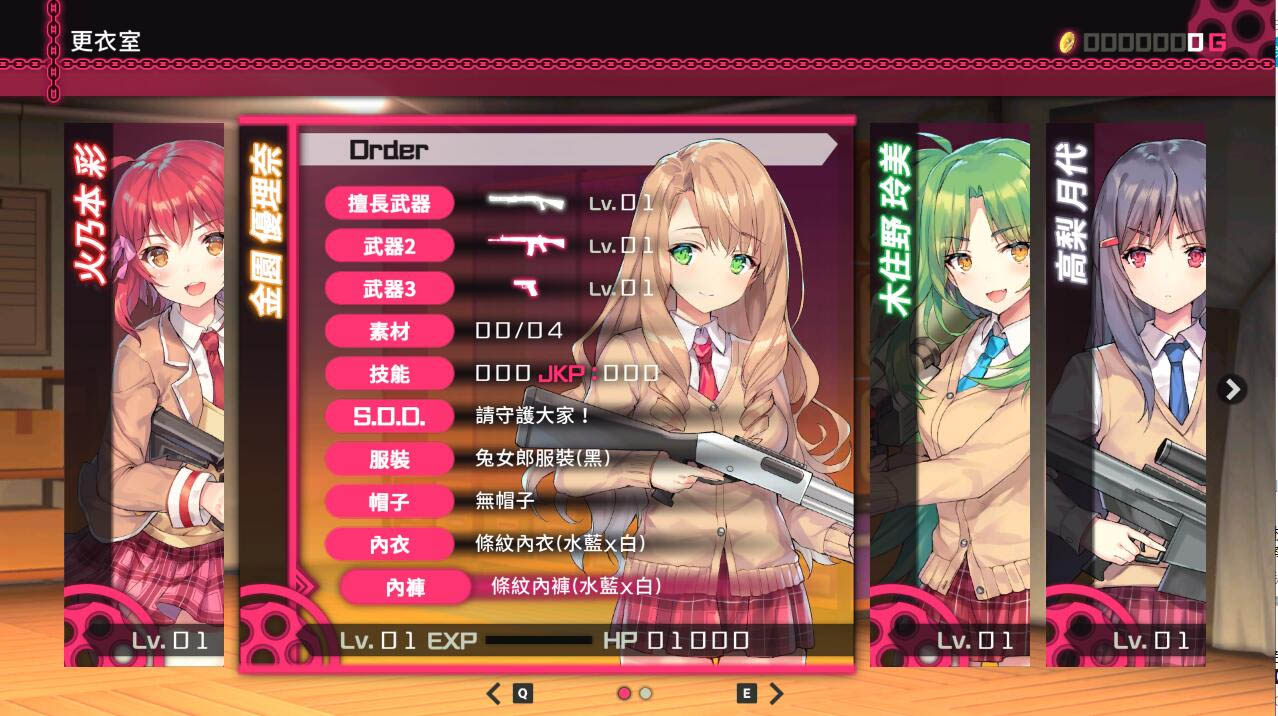1278x716 pixels.
Task: Switch to the second page dot
Action: [646, 693]
